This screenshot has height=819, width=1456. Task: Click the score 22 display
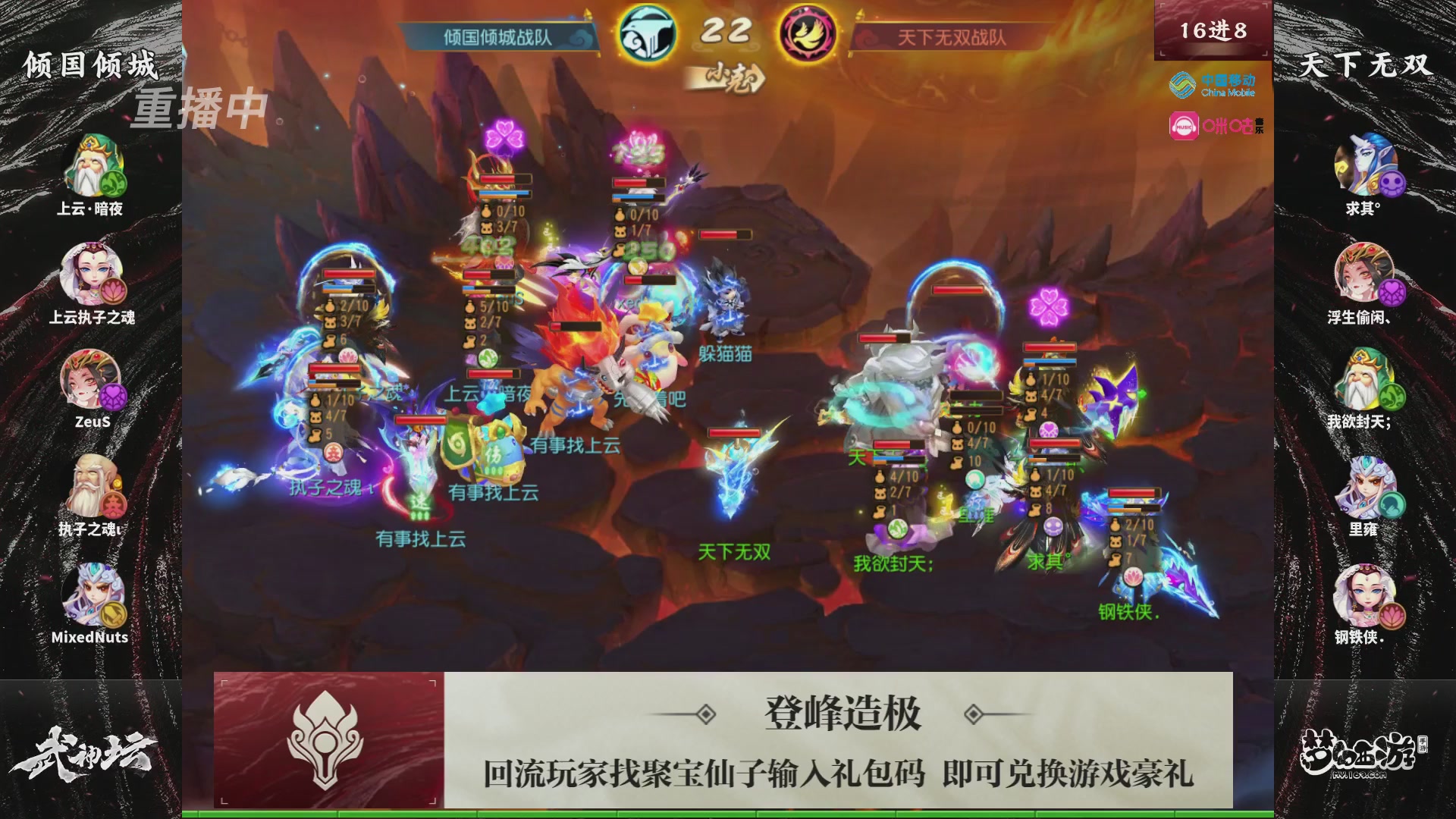coord(726,32)
